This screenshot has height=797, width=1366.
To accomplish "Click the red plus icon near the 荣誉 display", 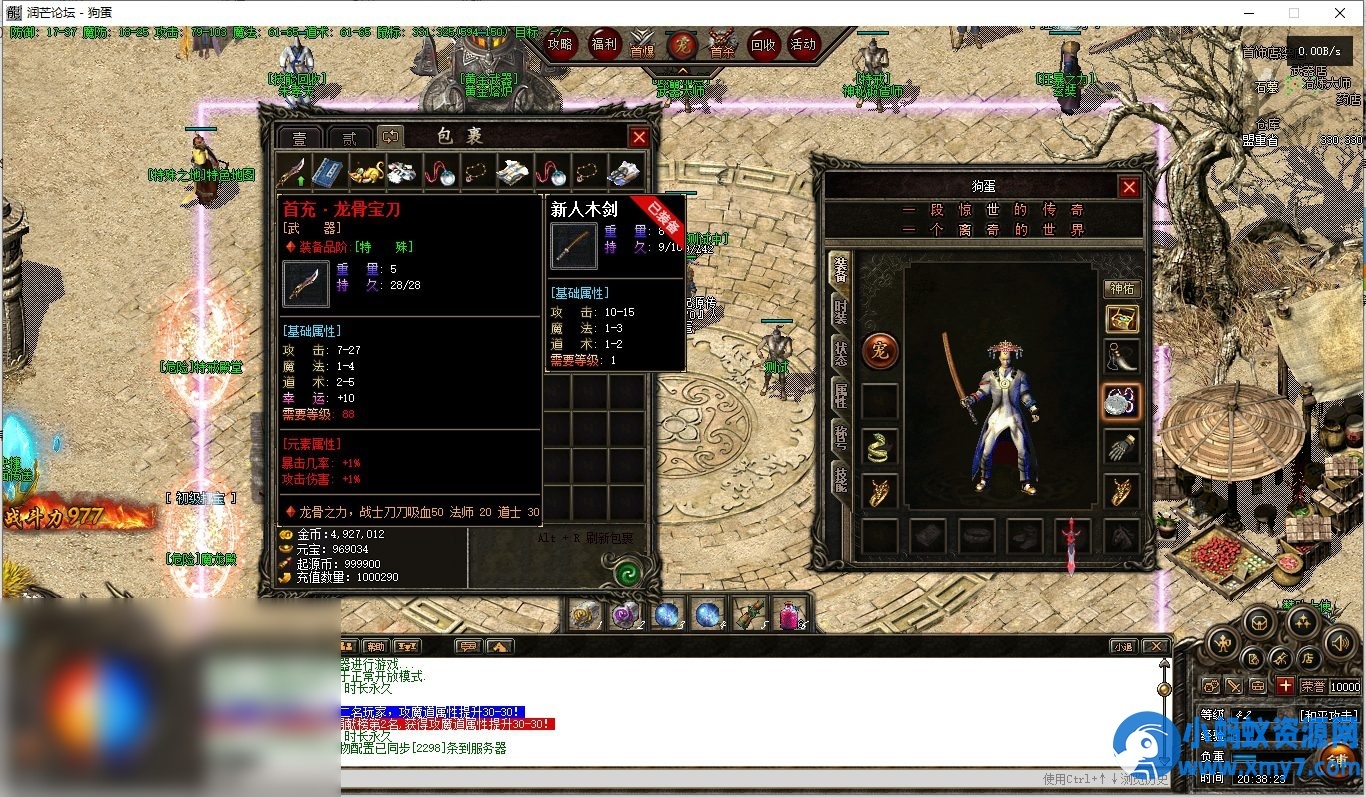I will tap(1284, 685).
